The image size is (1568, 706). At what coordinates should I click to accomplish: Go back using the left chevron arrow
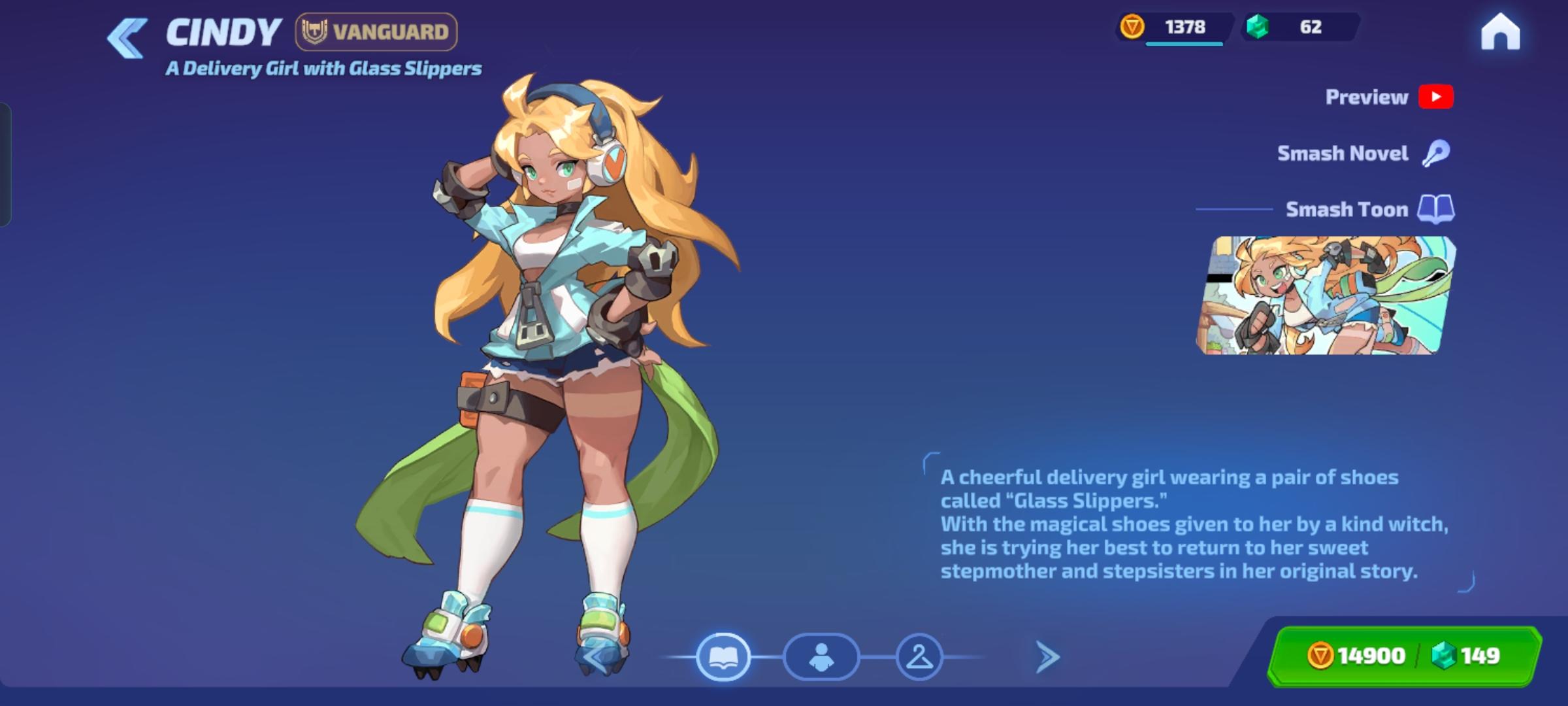[126, 36]
